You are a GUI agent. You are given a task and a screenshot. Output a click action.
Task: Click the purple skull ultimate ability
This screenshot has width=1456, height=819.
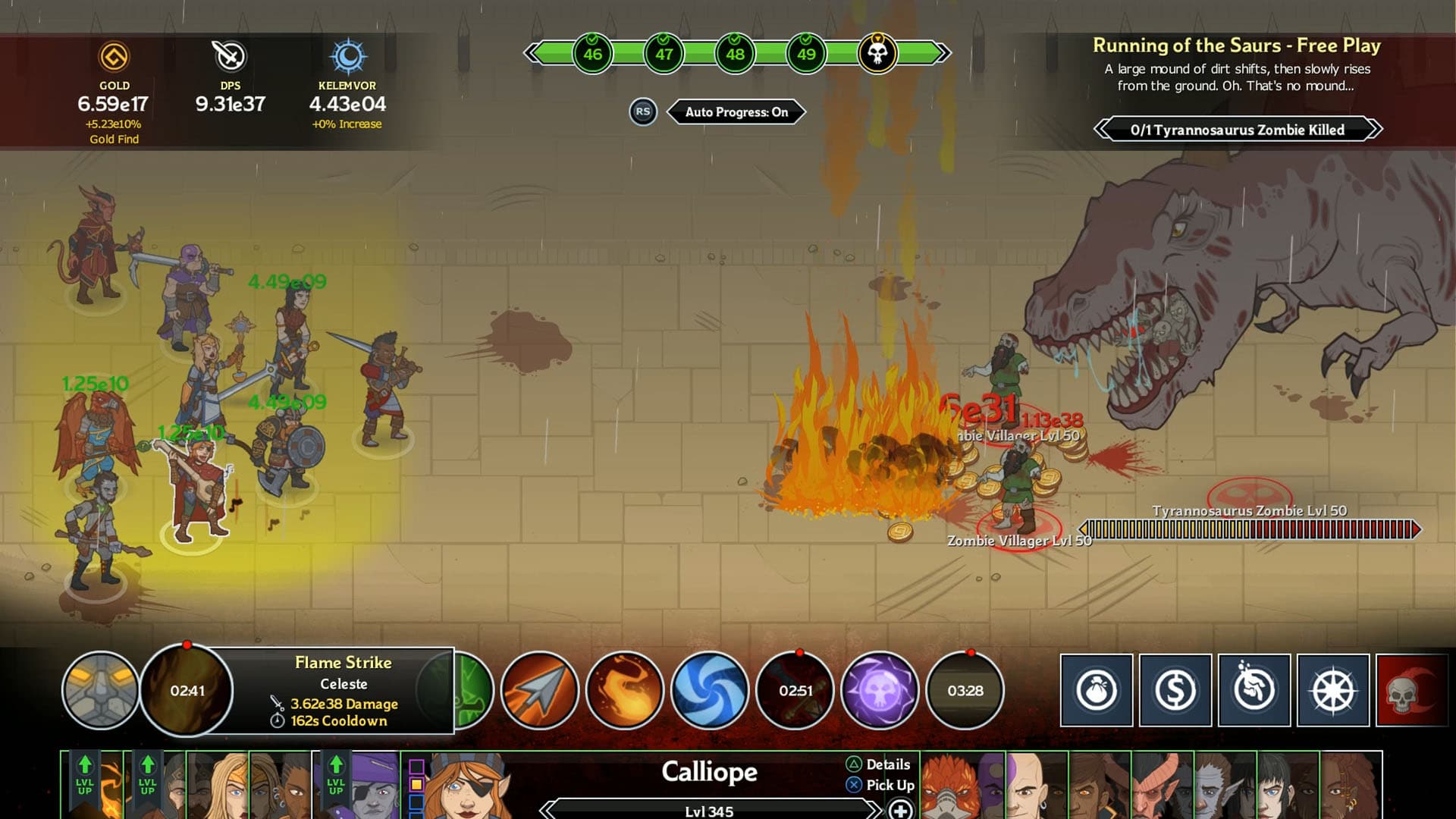pyautogui.click(x=879, y=691)
